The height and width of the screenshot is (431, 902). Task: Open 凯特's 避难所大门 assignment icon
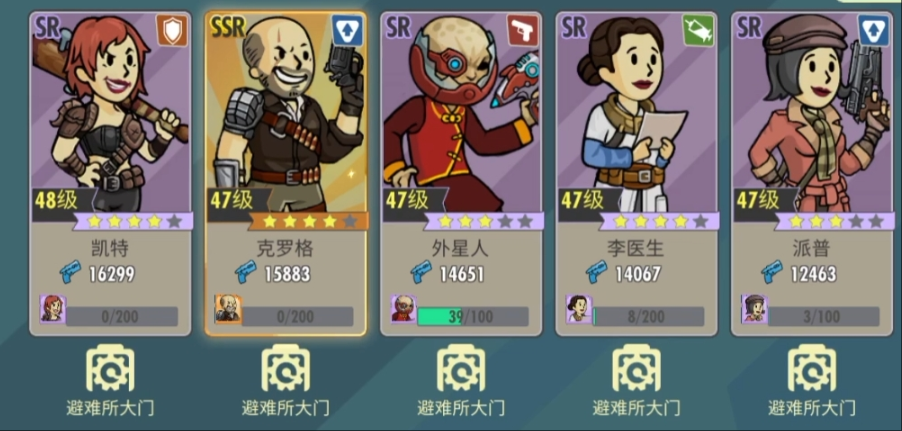click(x=110, y=369)
